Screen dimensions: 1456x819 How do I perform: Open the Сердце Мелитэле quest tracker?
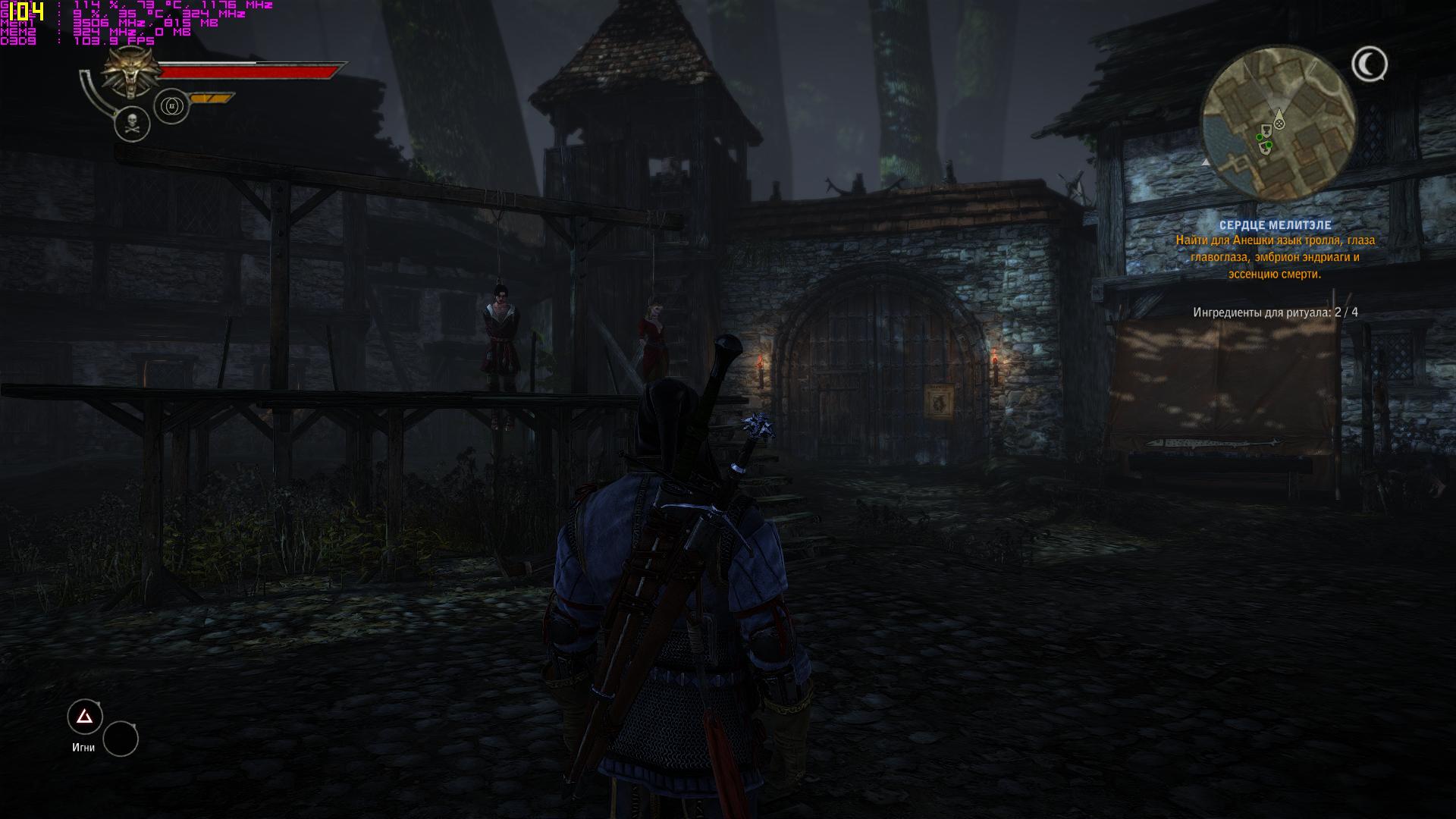[1275, 225]
